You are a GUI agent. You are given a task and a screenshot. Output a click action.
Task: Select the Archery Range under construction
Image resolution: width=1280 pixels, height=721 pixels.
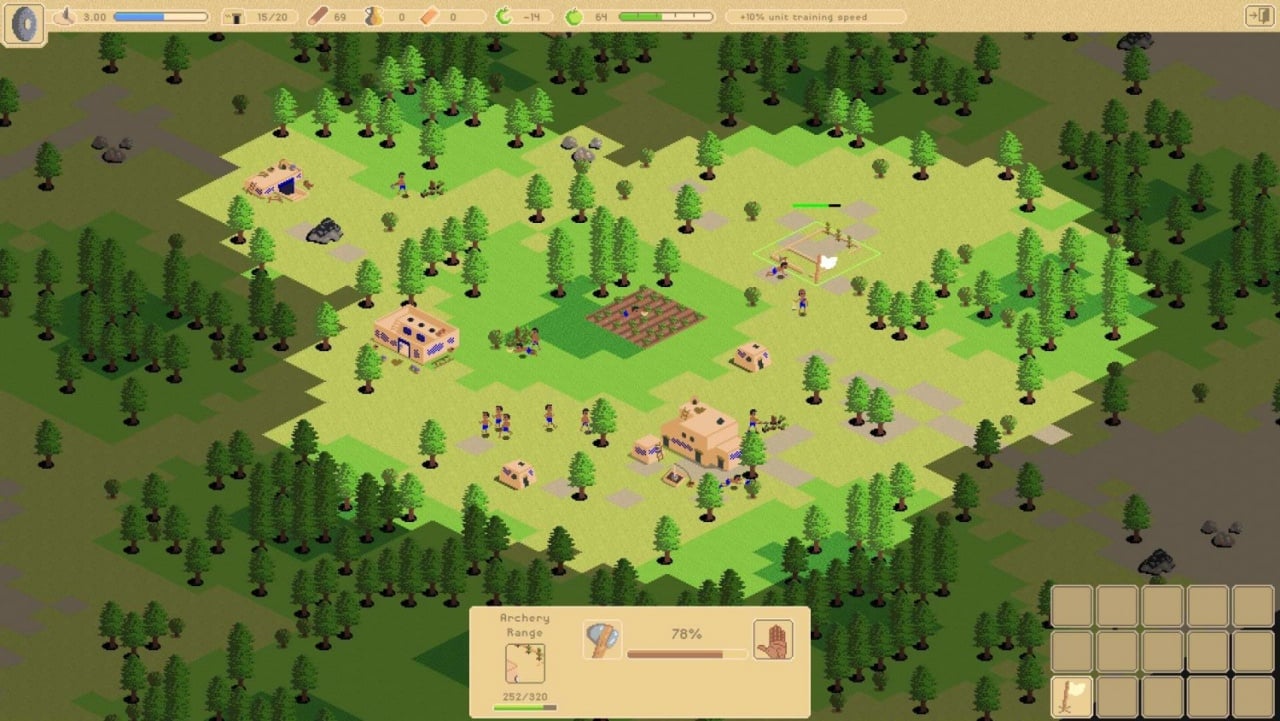817,252
